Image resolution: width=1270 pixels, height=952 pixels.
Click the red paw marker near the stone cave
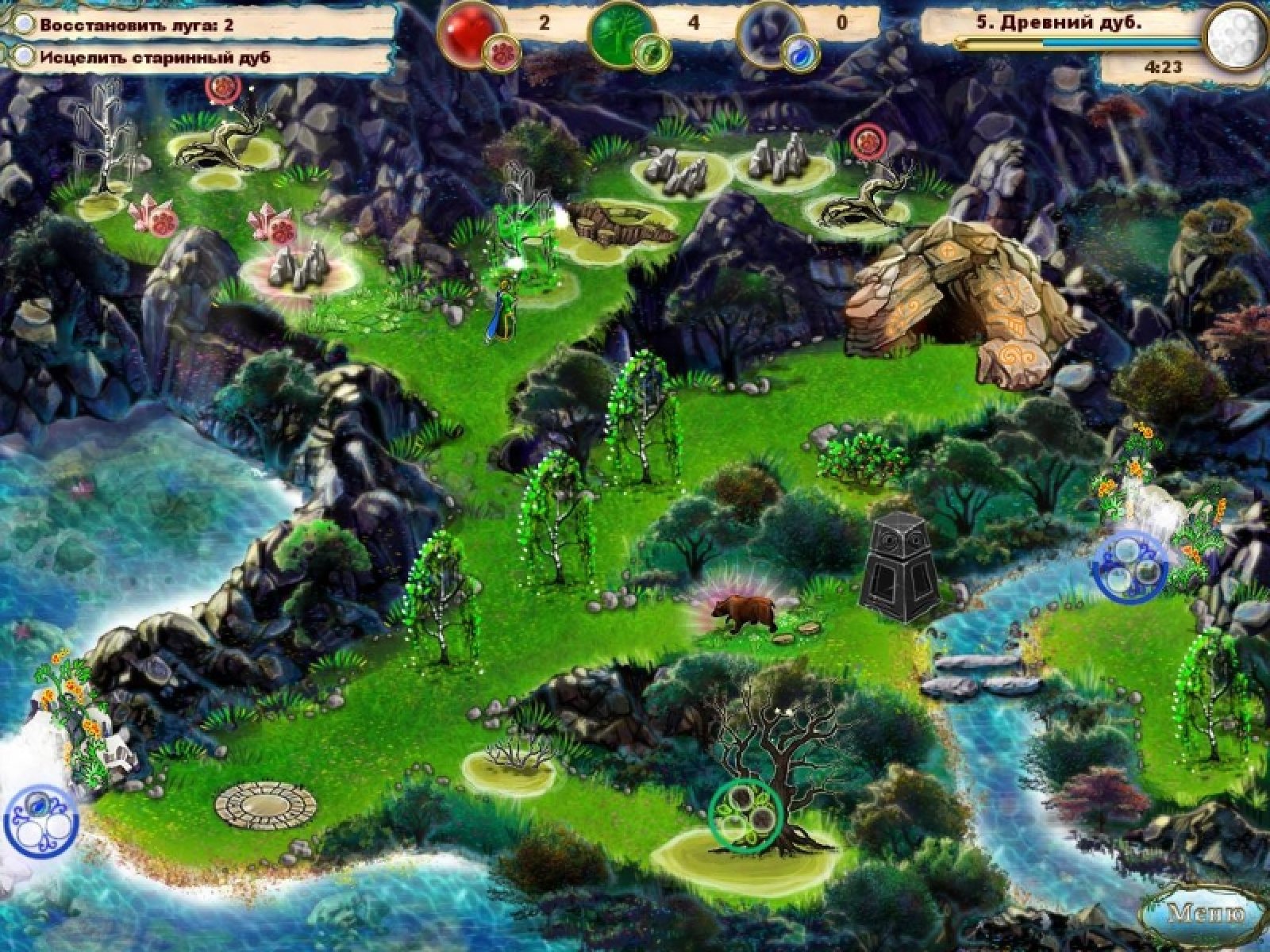coord(867,141)
